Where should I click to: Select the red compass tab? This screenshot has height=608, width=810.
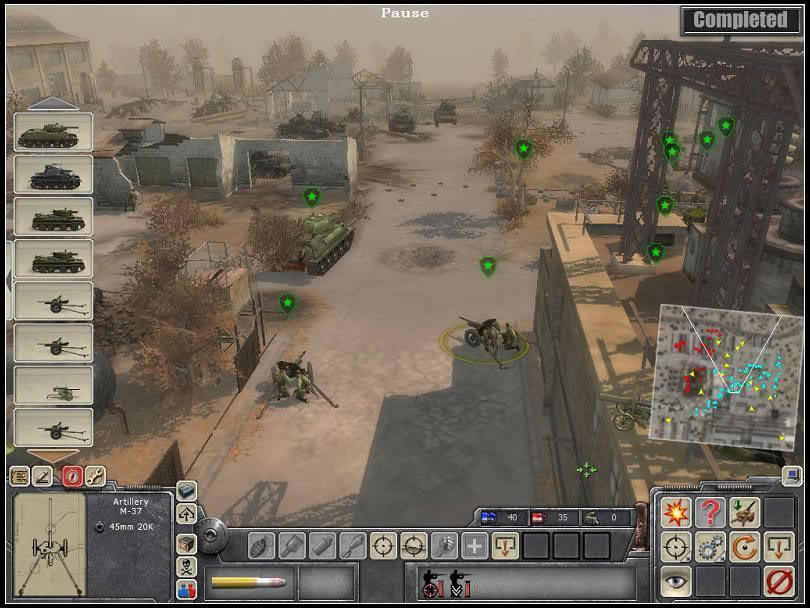pyautogui.click(x=70, y=477)
